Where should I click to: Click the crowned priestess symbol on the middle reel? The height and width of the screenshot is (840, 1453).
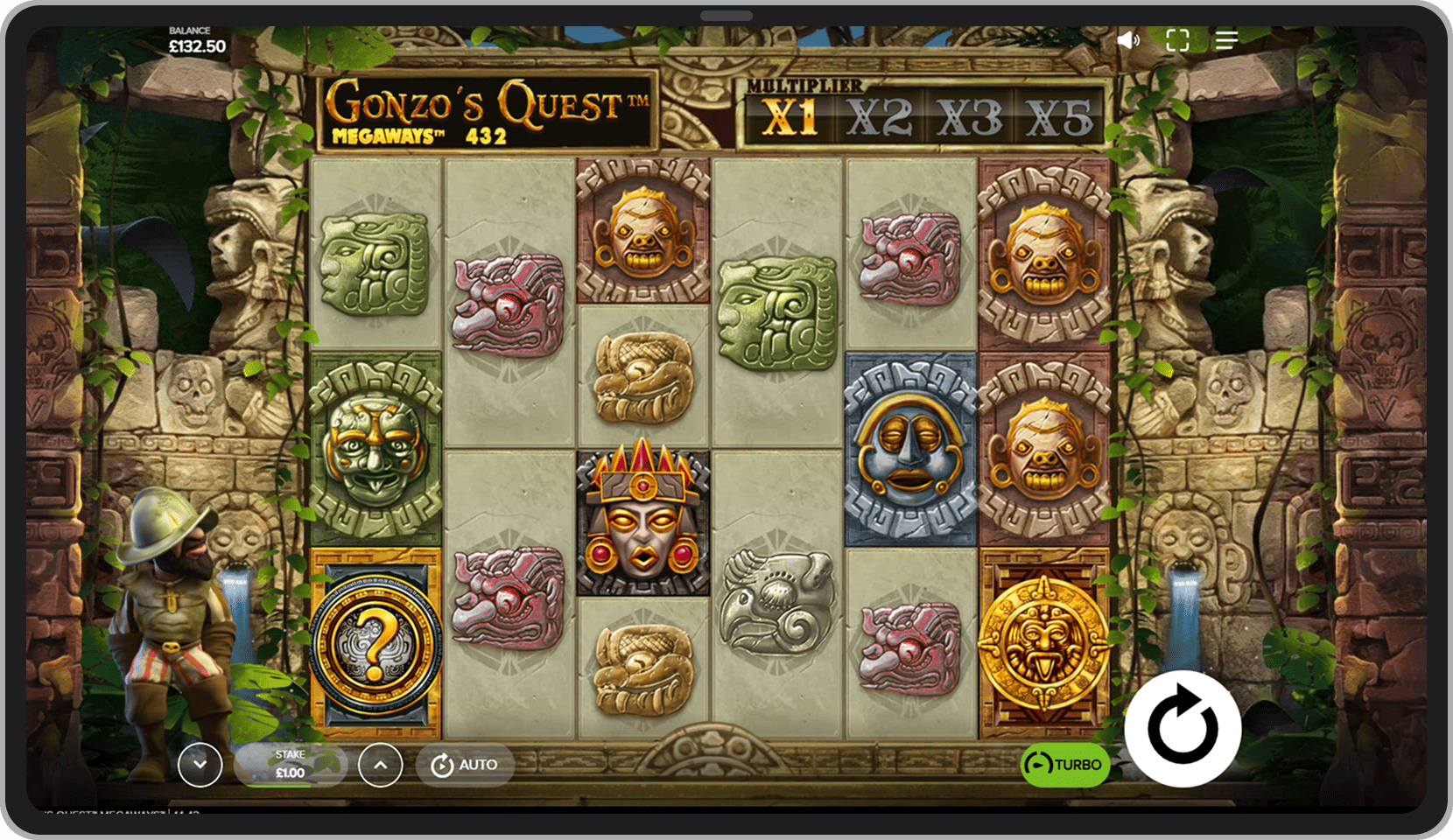point(643,518)
